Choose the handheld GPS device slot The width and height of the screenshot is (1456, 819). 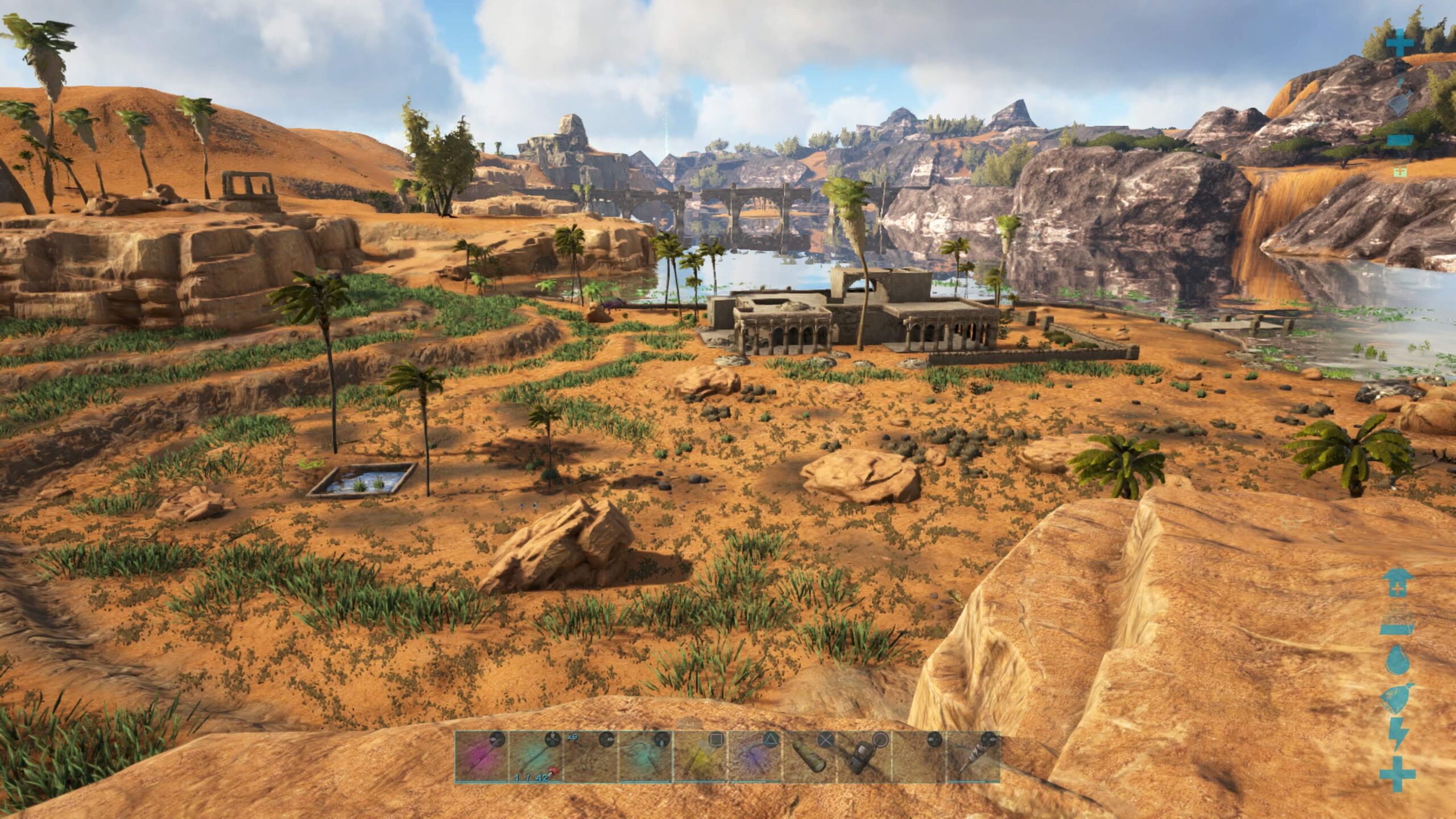click(863, 756)
